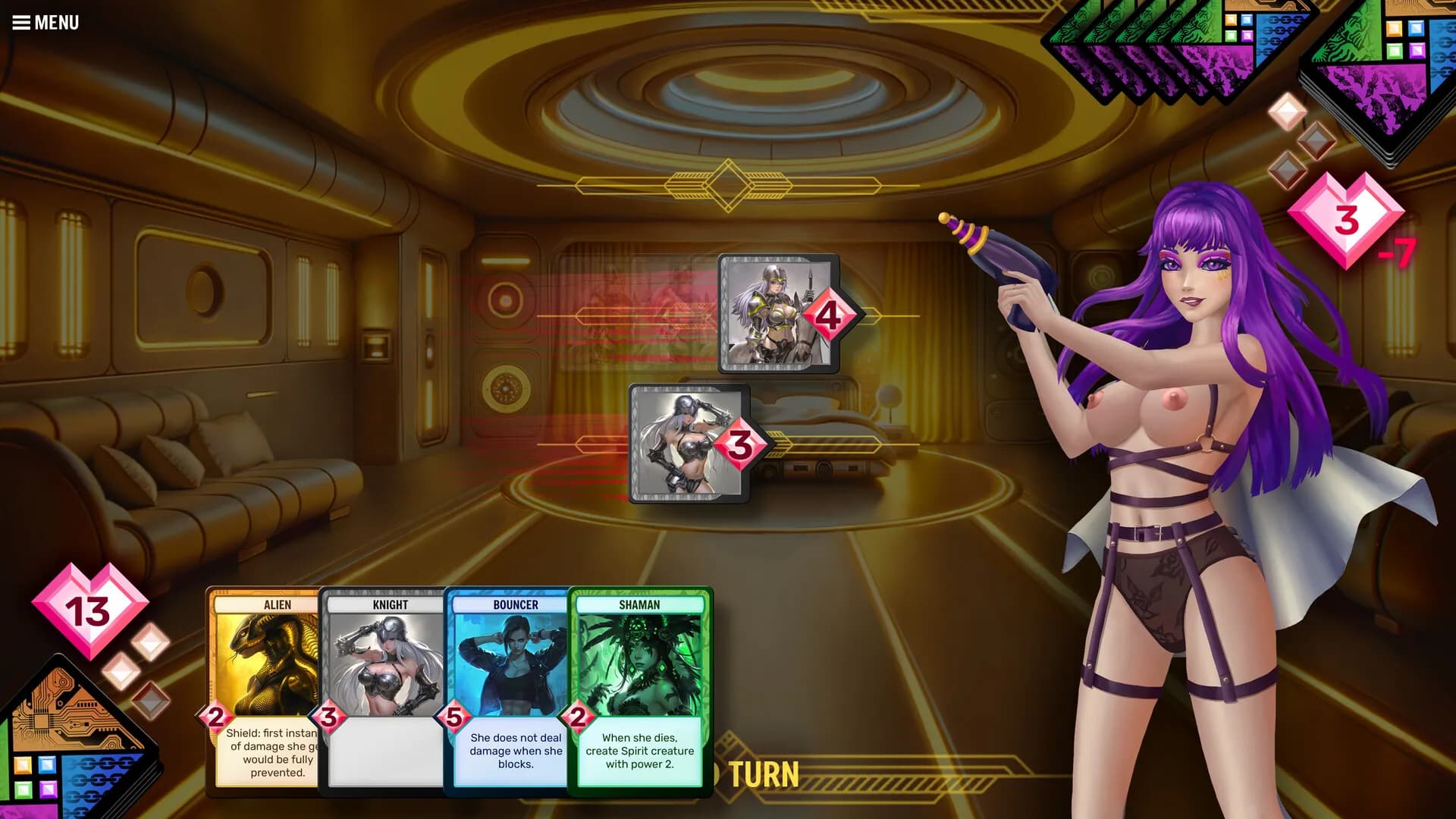Click the power-4 creature on the battlefield
The width and height of the screenshot is (1456, 819).
point(773,315)
